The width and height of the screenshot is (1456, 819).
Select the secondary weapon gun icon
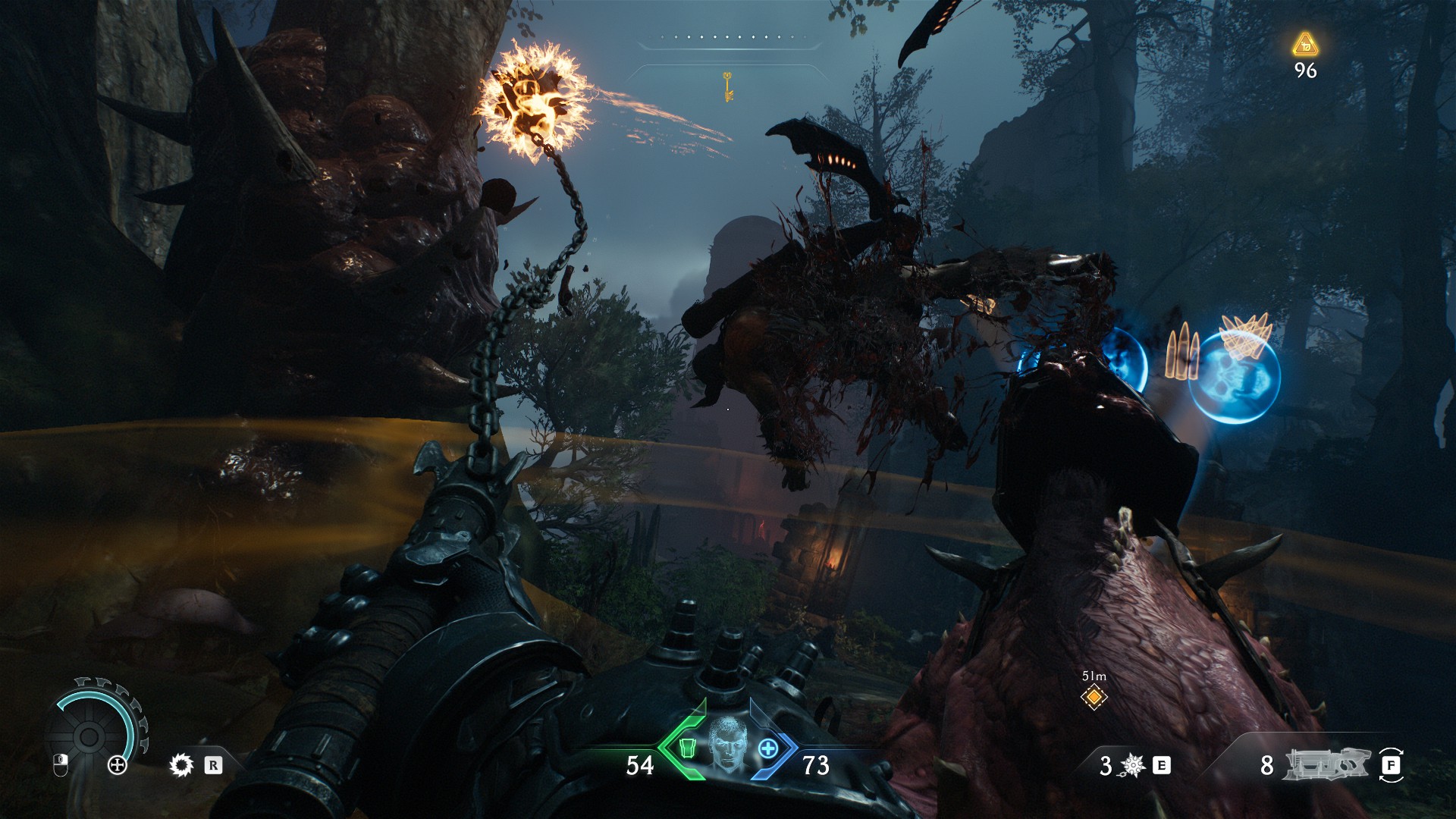1327,764
